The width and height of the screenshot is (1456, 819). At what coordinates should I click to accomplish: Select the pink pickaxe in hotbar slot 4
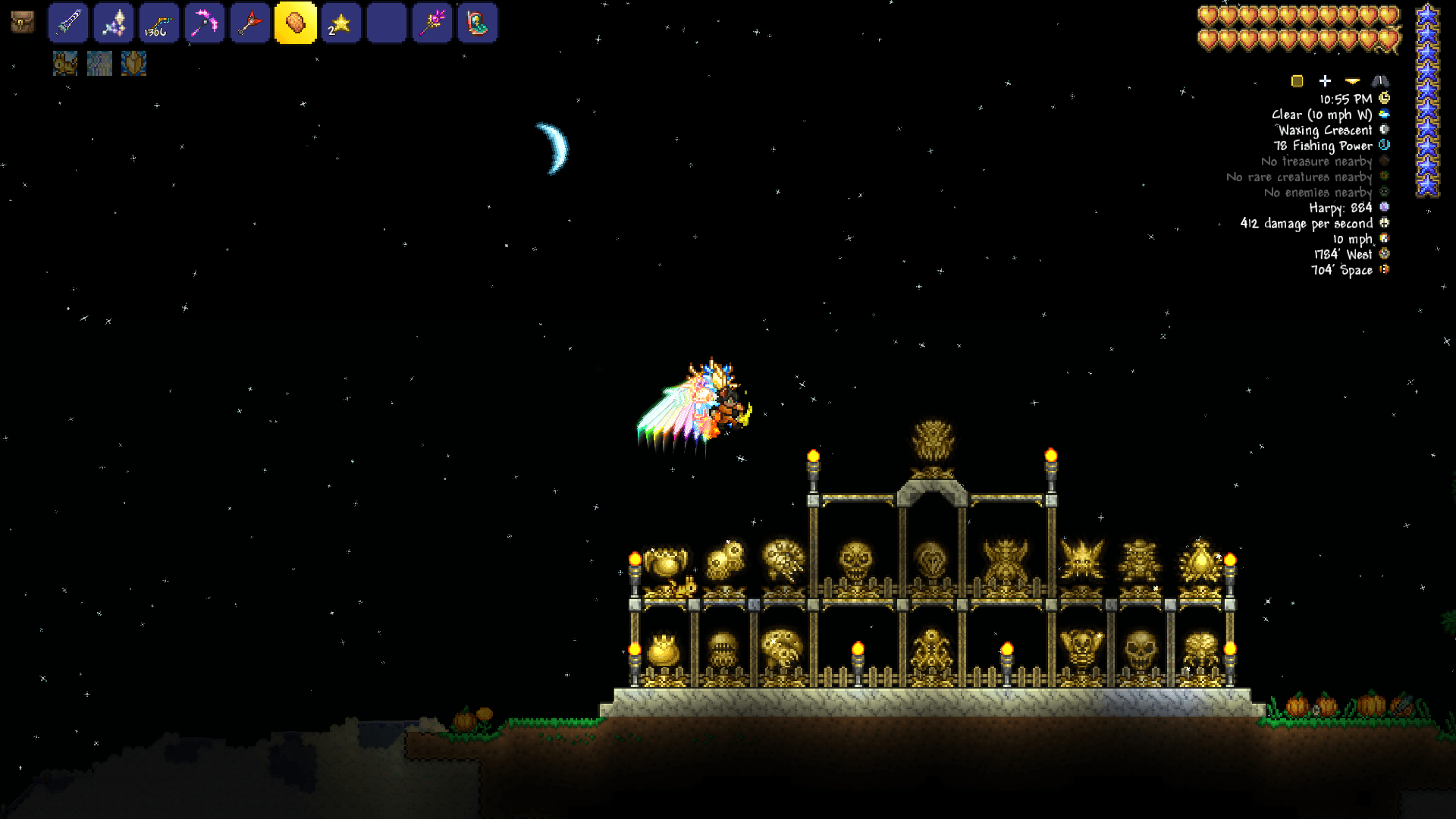(203, 23)
